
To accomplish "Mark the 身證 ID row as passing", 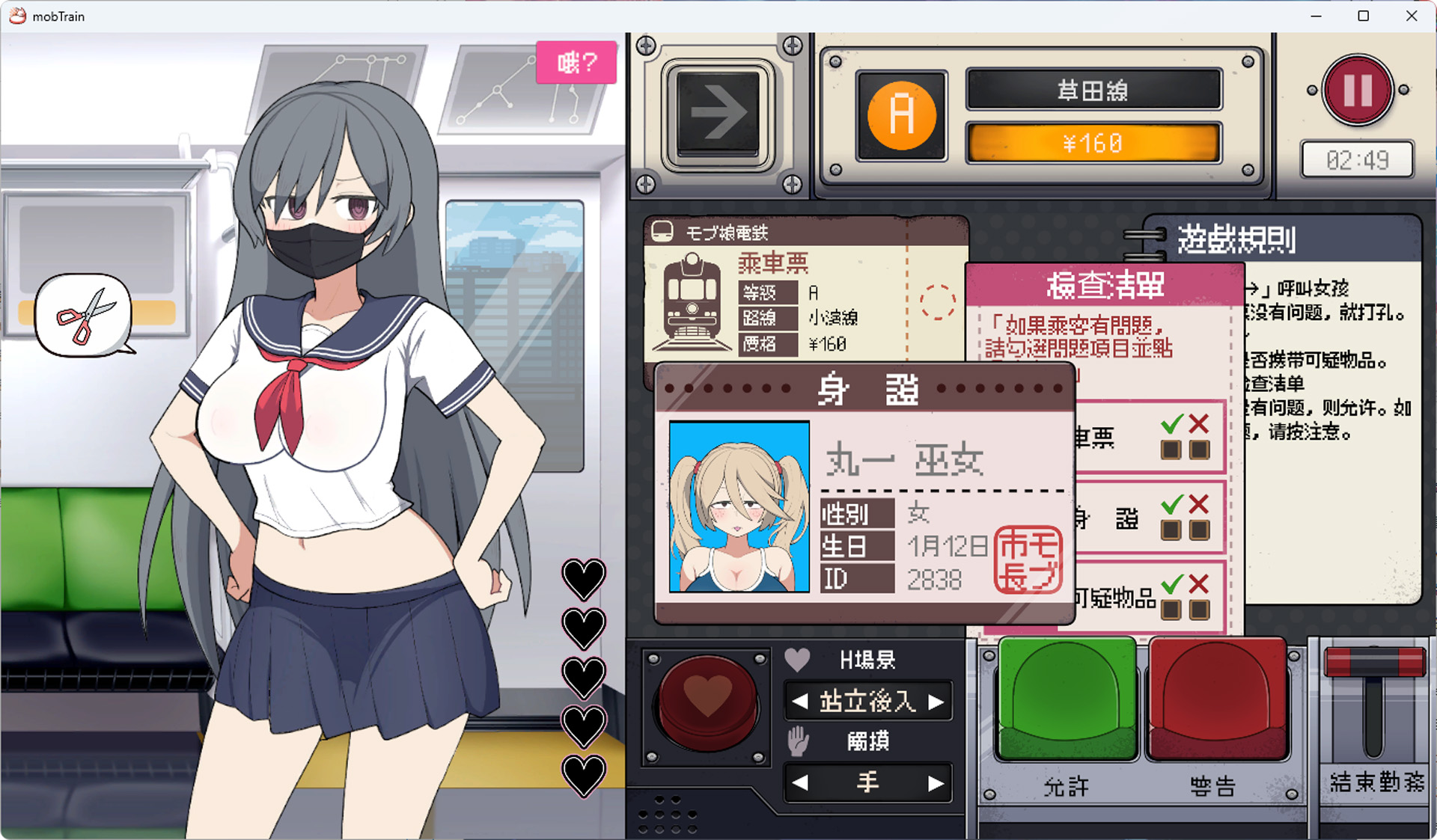I will click(1171, 530).
